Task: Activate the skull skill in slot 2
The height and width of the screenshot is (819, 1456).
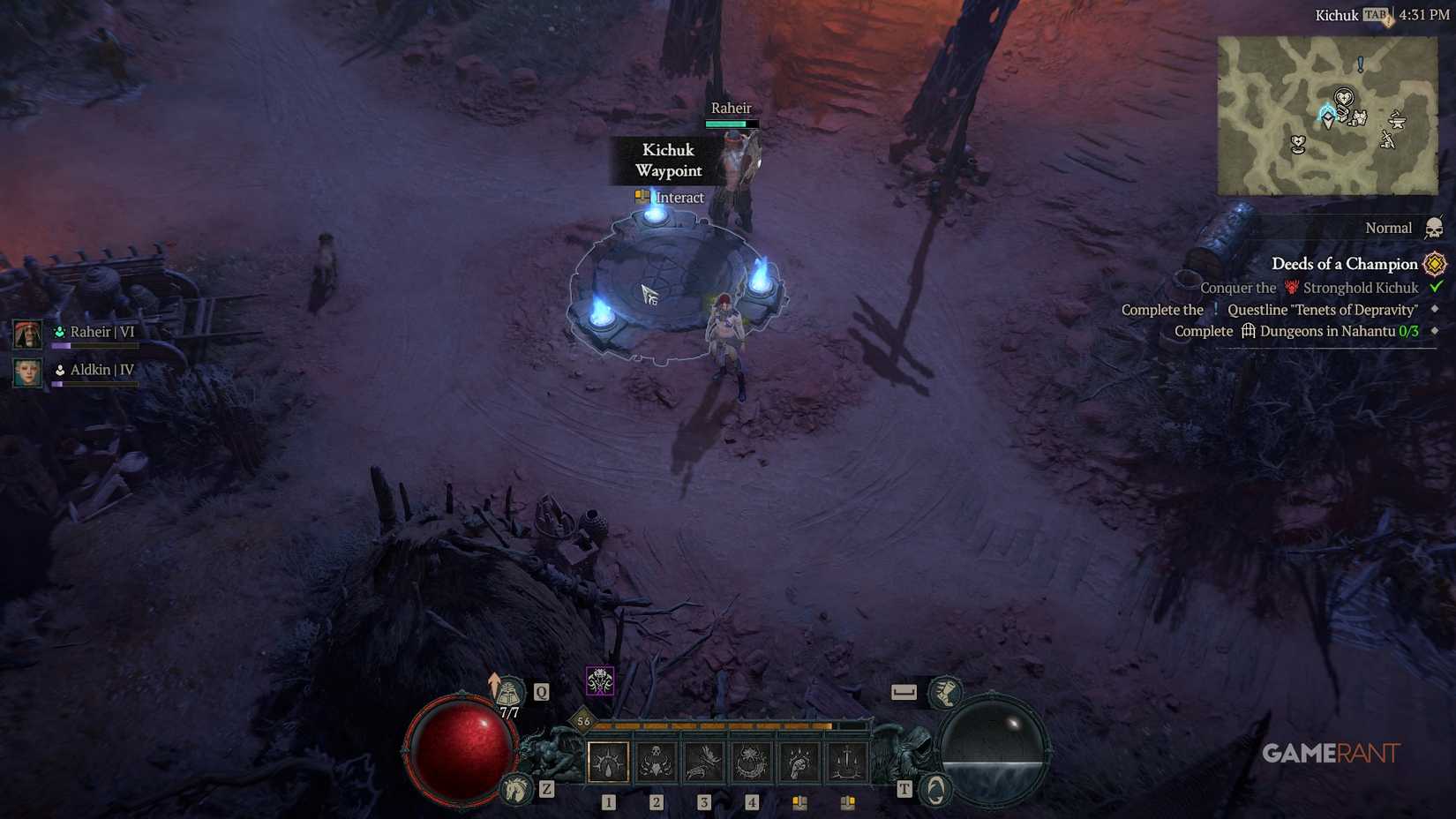Action: click(655, 762)
